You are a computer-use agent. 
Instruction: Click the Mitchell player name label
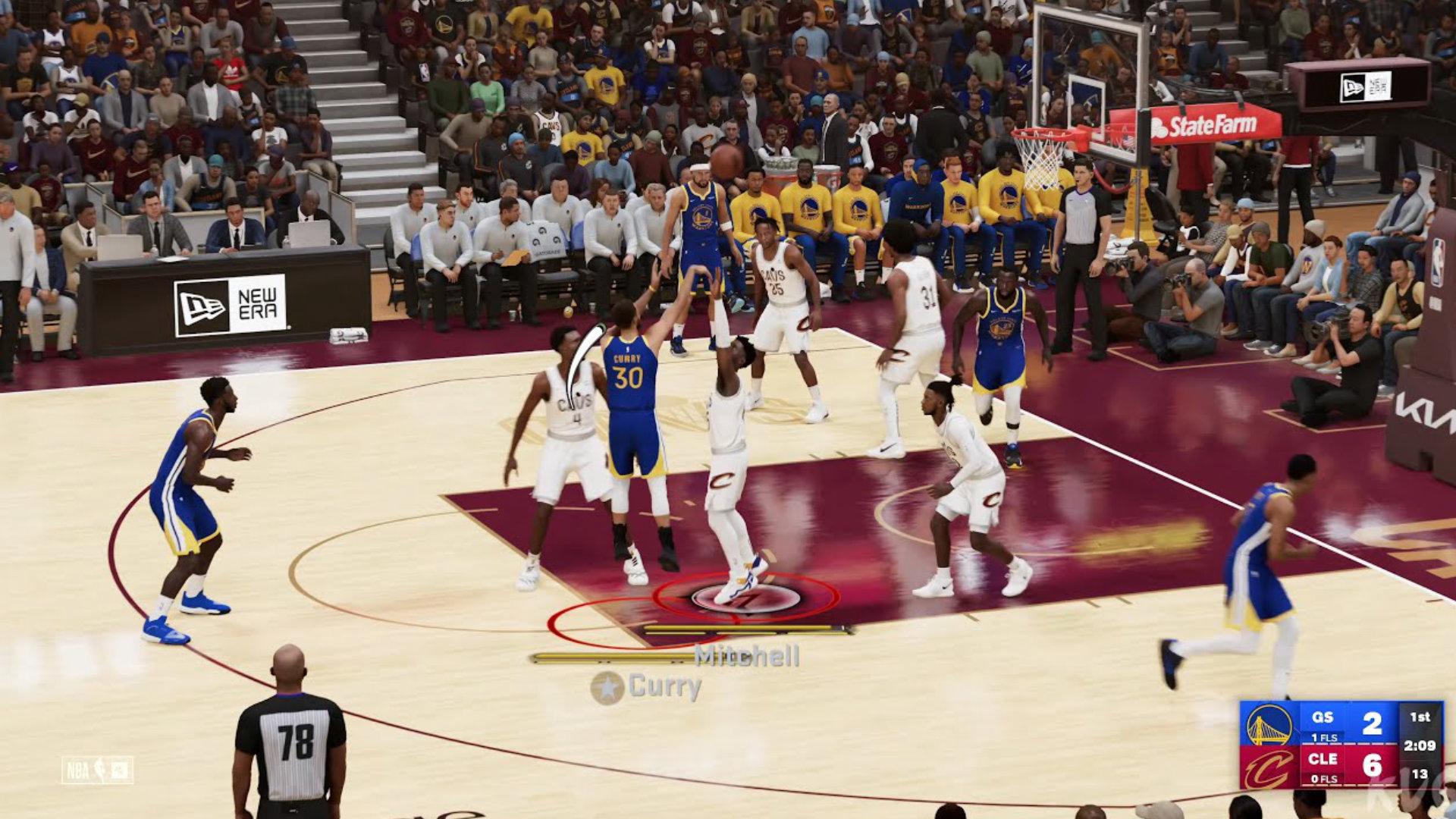point(747,657)
